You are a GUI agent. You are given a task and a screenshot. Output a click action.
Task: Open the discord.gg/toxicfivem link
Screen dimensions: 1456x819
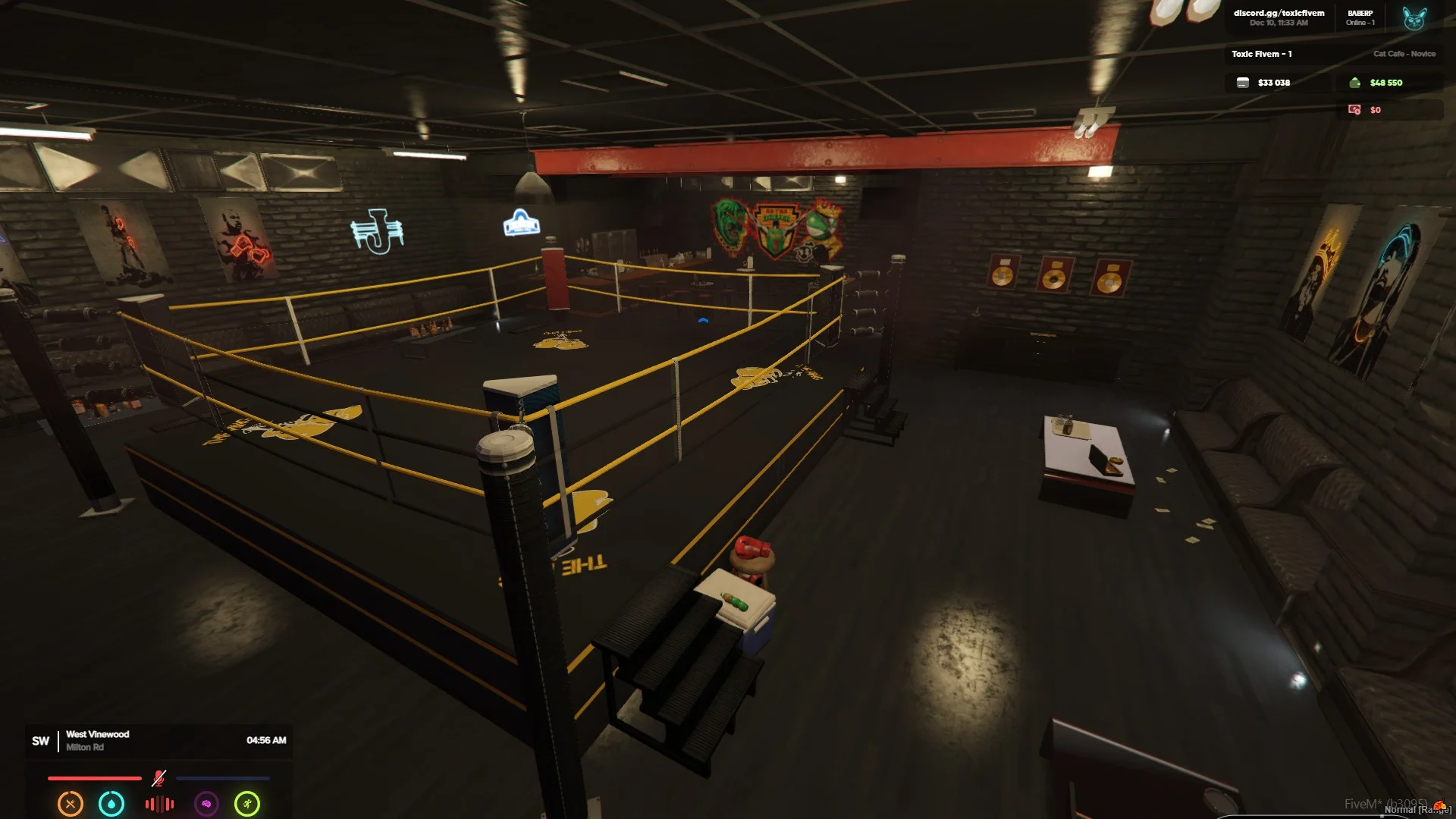(1279, 13)
